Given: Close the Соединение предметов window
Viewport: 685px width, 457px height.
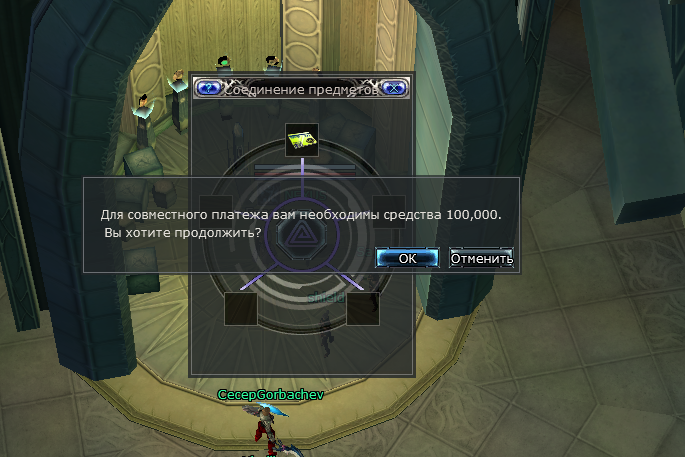Looking at the screenshot, I should coord(394,87).
